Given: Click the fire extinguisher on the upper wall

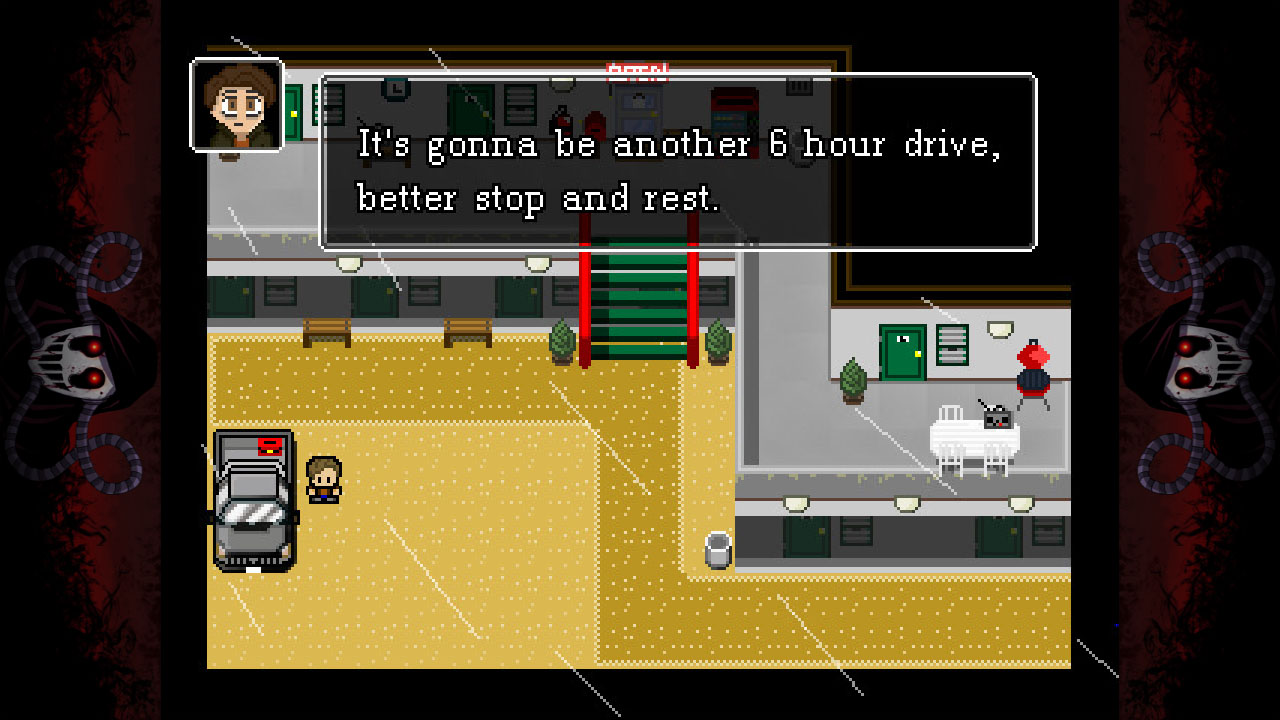Looking at the screenshot, I should click(x=560, y=120).
